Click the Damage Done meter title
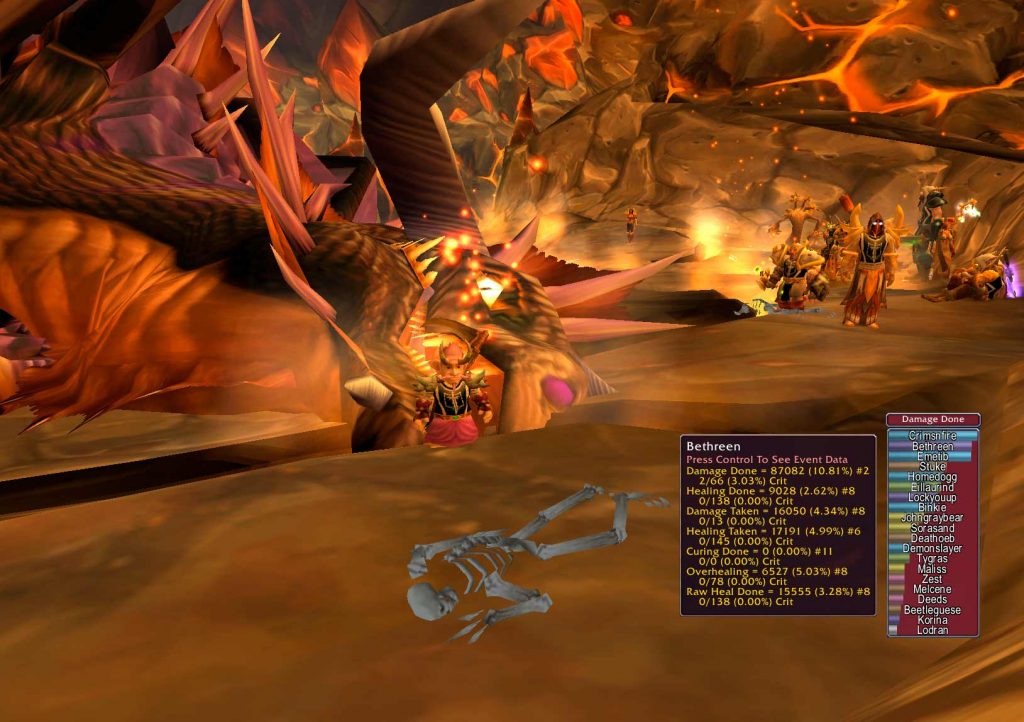Screen dimensions: 1024x722 (932, 420)
